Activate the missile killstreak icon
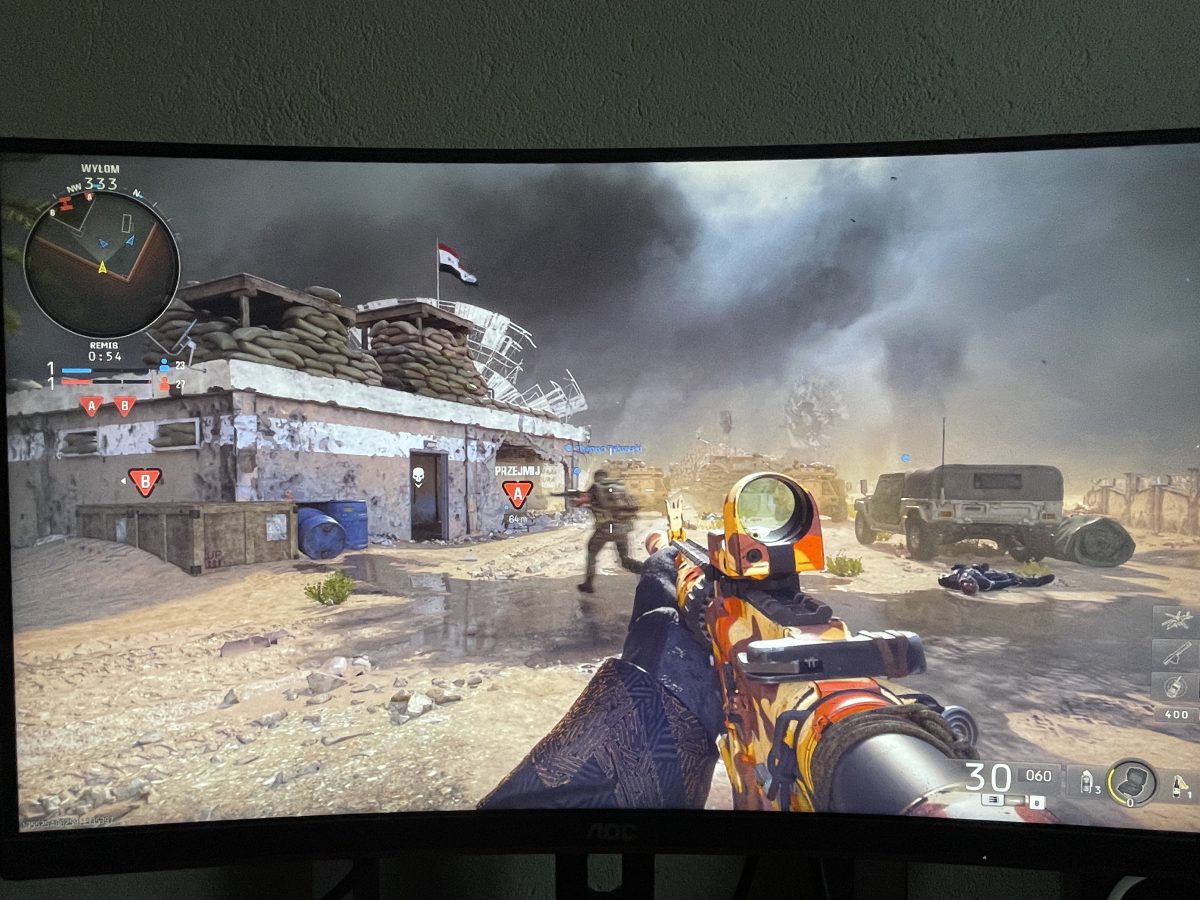The image size is (1200, 900). click(x=1176, y=654)
